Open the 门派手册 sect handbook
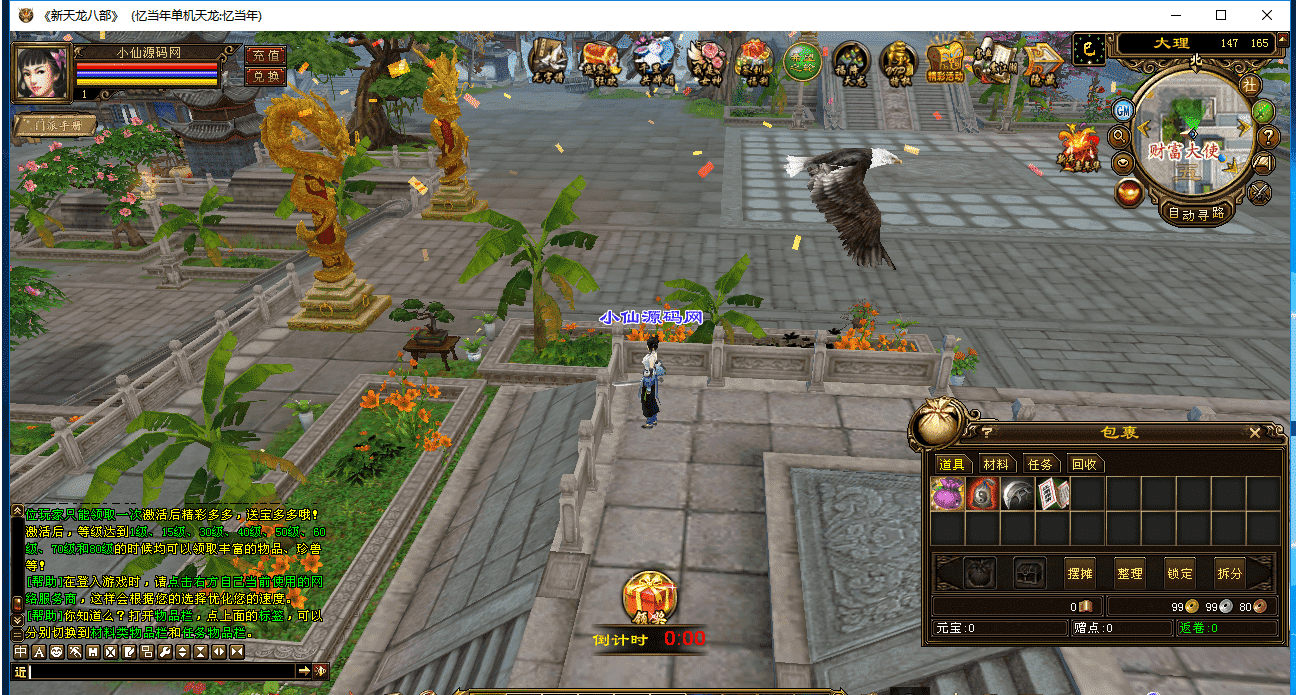 (x=56, y=125)
